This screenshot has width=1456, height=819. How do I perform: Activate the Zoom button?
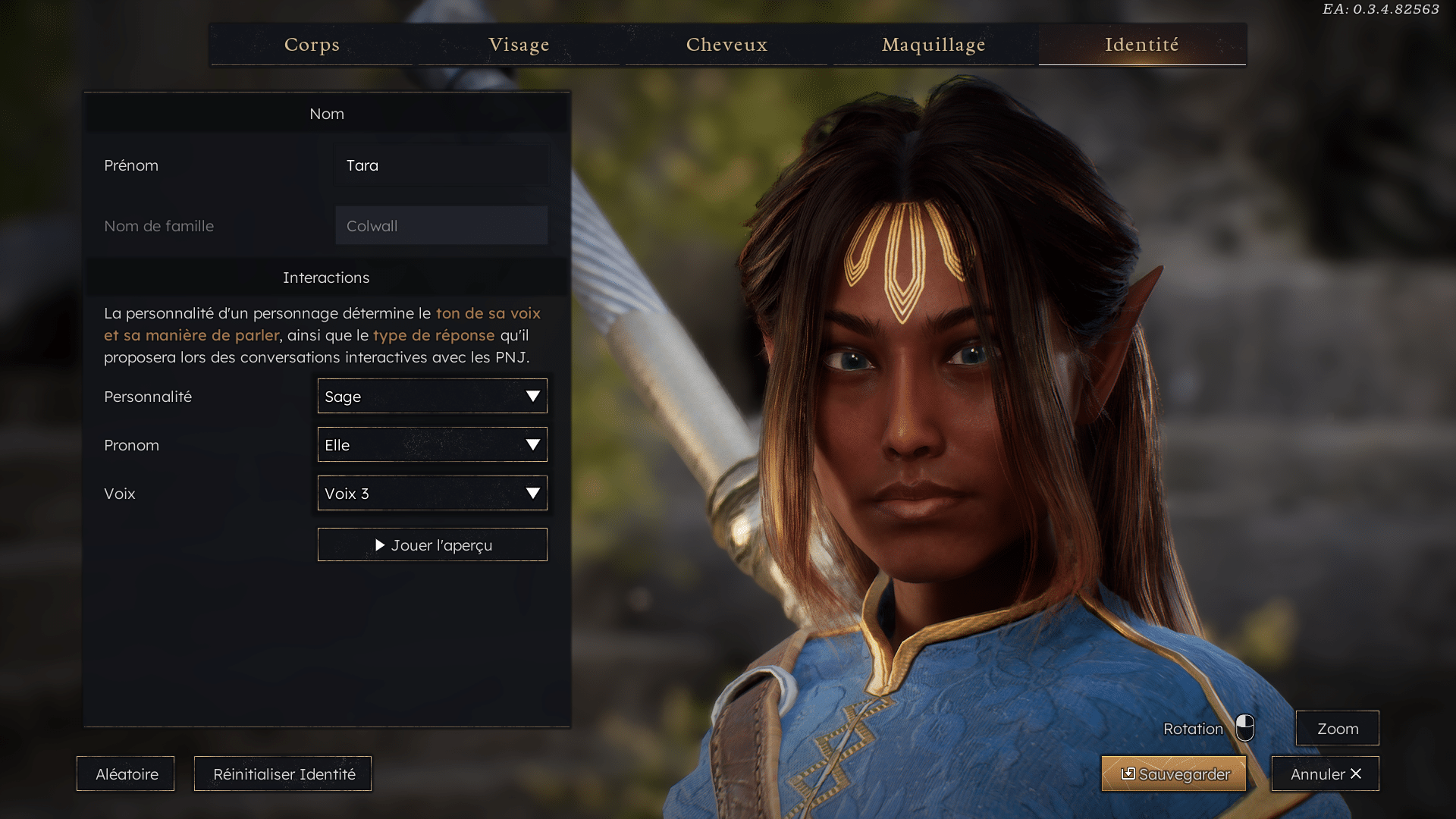(1337, 729)
